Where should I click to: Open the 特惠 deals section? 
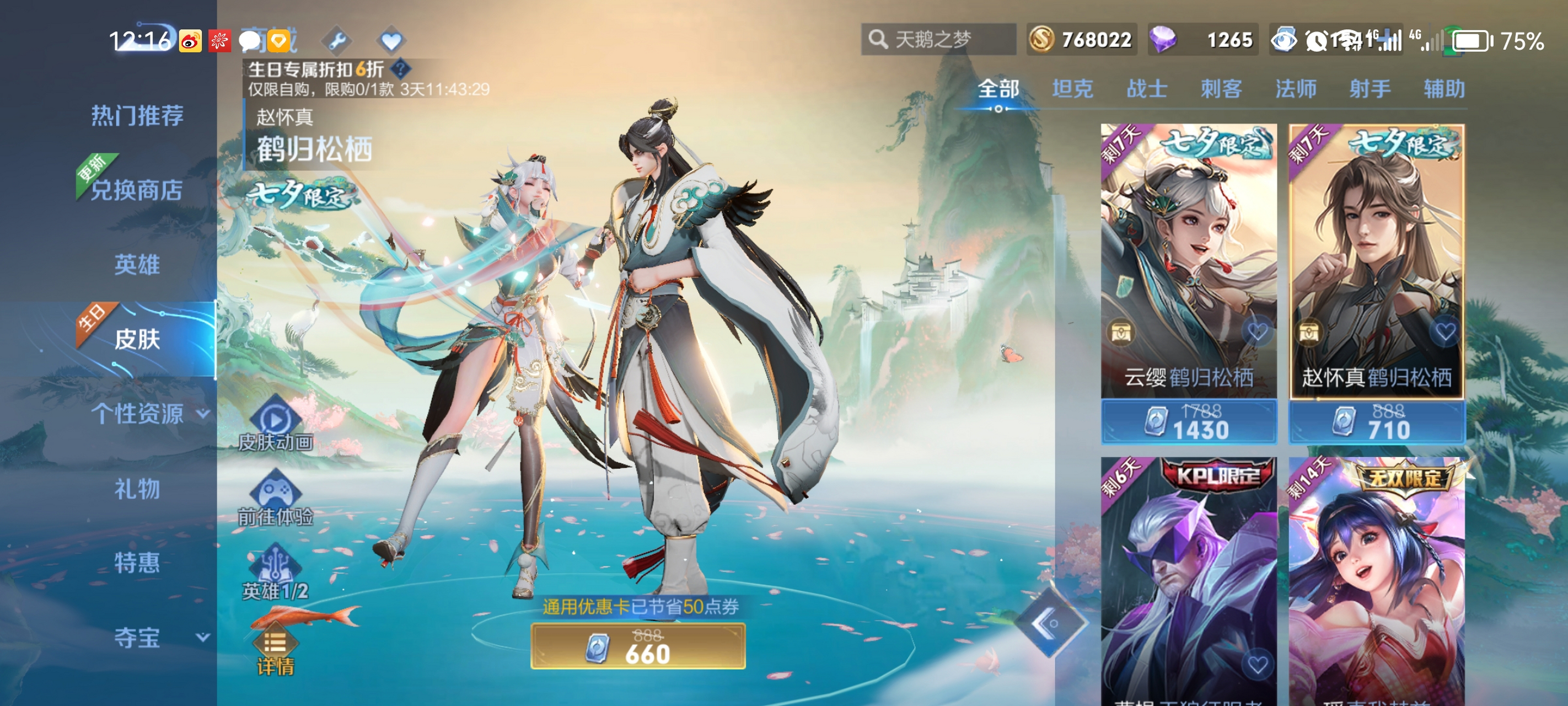click(137, 563)
